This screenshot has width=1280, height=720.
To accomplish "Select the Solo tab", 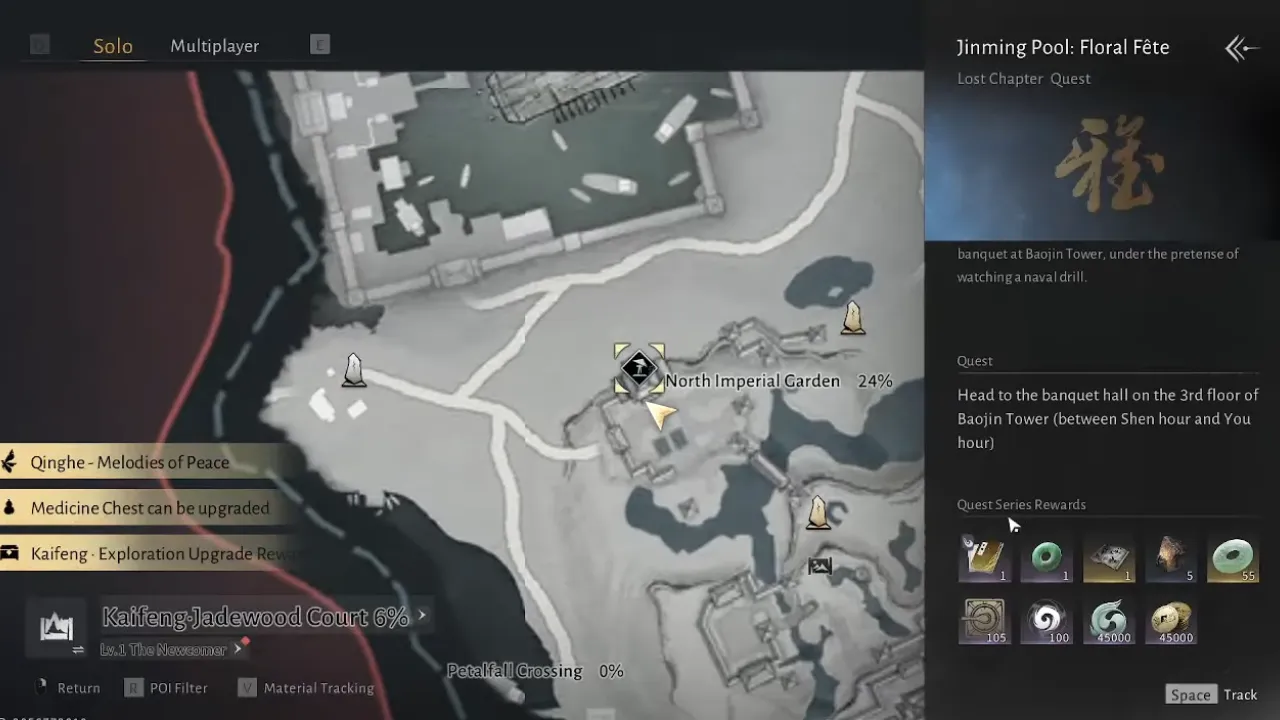I will 113,46.
